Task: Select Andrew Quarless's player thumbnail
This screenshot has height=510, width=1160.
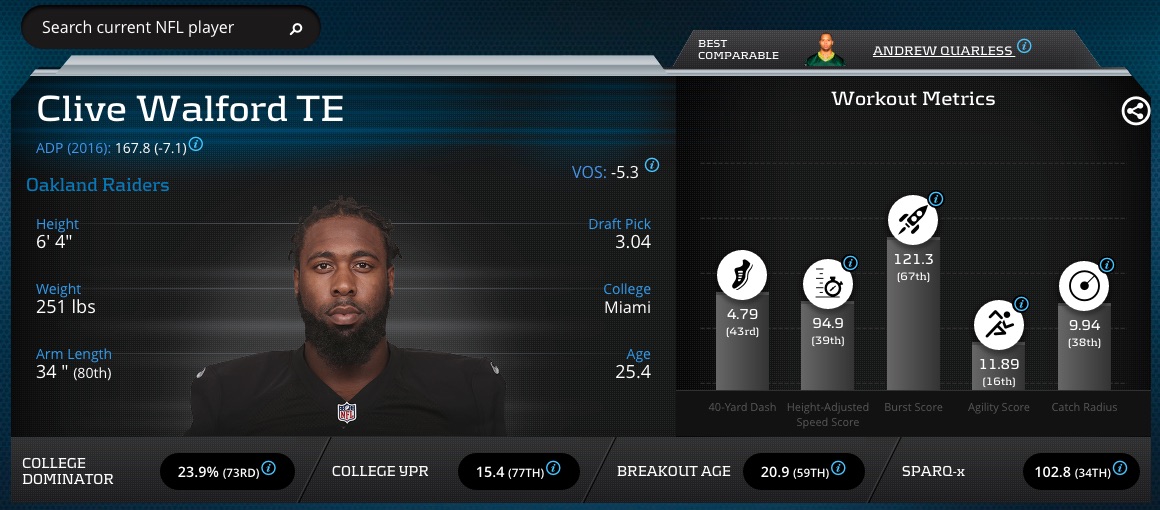Action: click(825, 50)
